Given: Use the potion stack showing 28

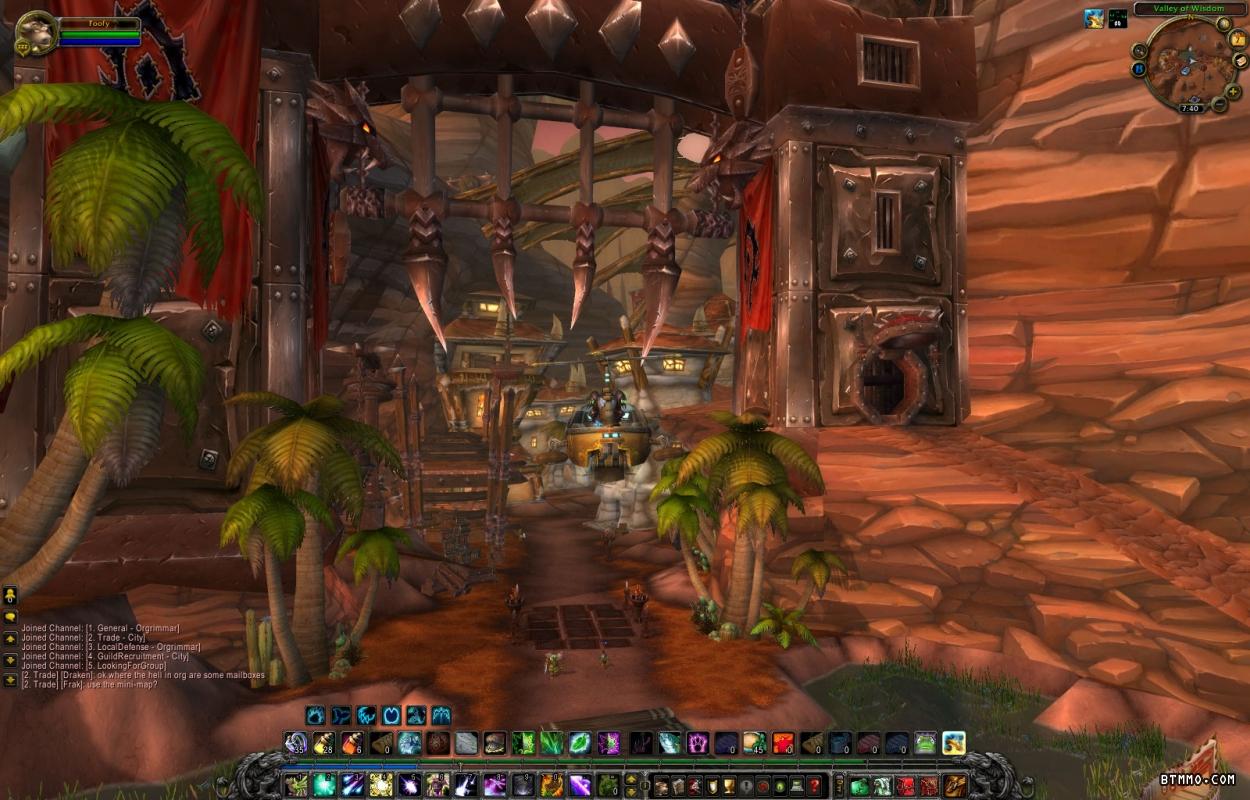Looking at the screenshot, I should (x=324, y=743).
